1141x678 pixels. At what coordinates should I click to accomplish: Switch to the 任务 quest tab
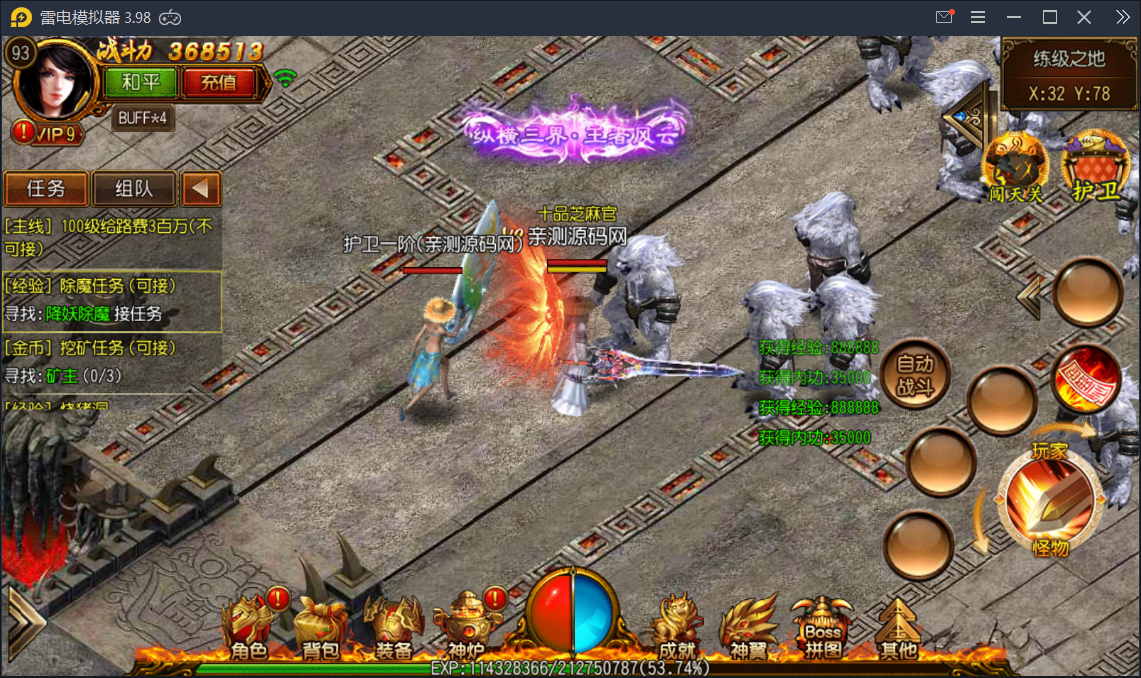click(46, 189)
